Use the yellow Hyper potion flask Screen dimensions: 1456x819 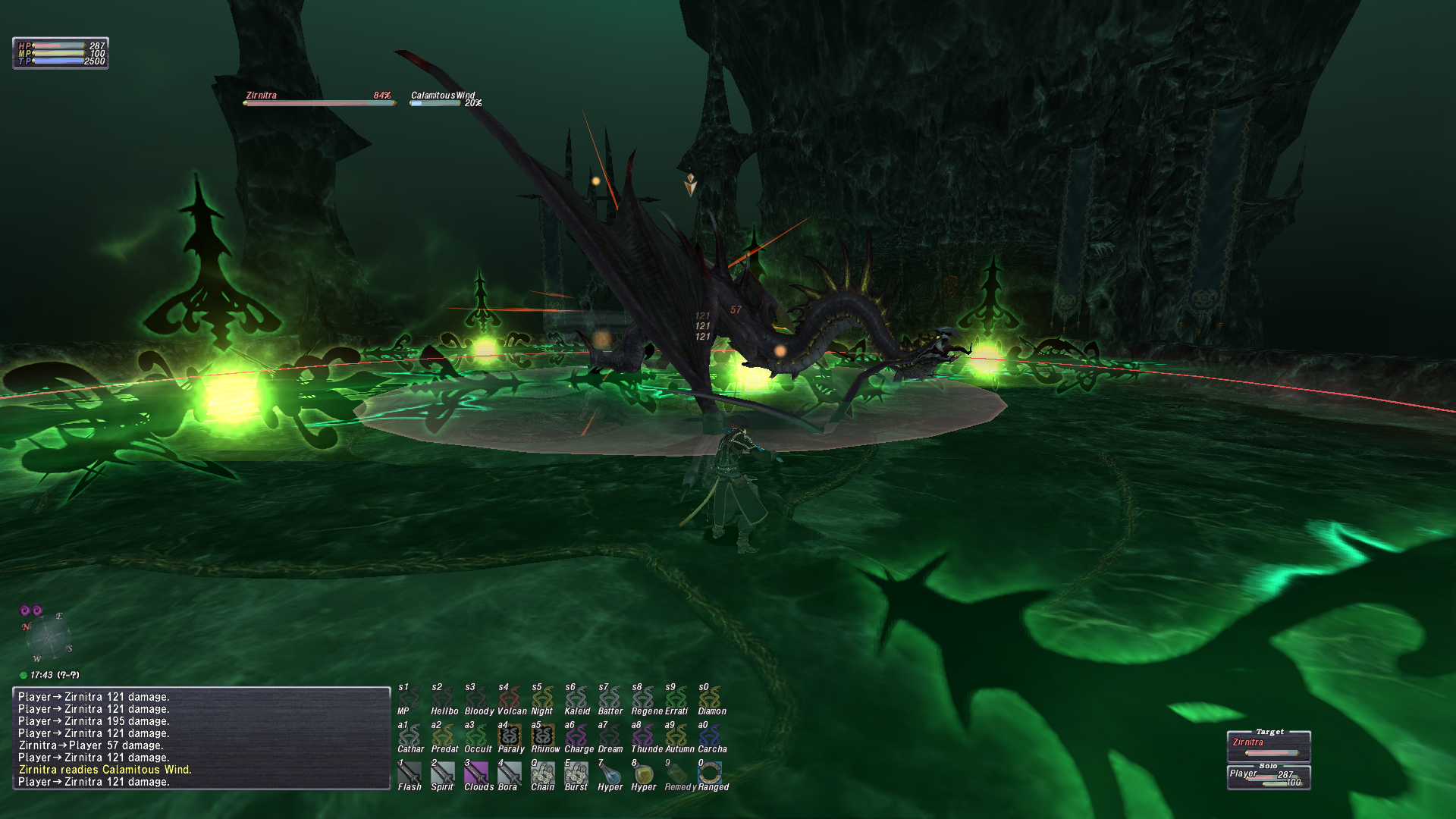coord(643,773)
